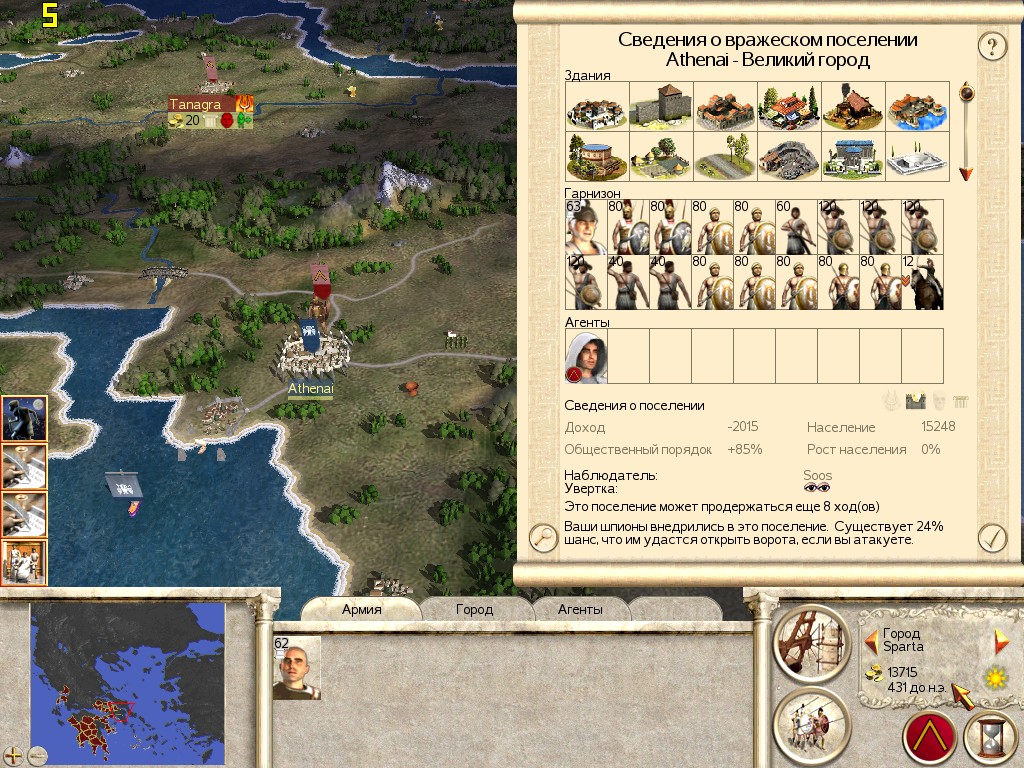This screenshot has width=1024, height=768.
Task: Select the cavalry unit card in garrison
Action: (x=923, y=283)
